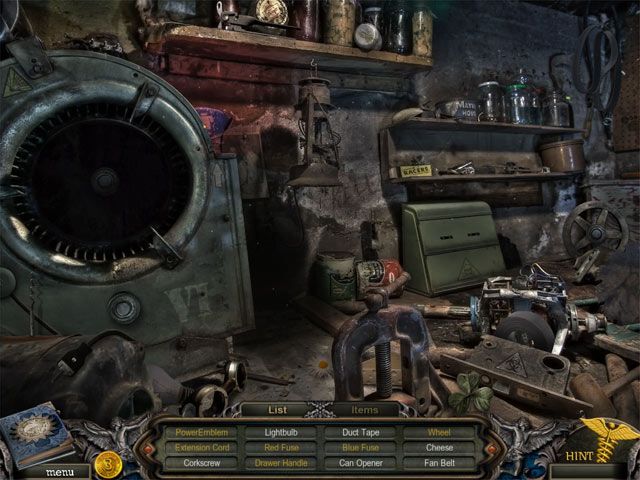Switch to the Items tab
Image resolution: width=640 pixels, height=480 pixels.
[x=366, y=410]
